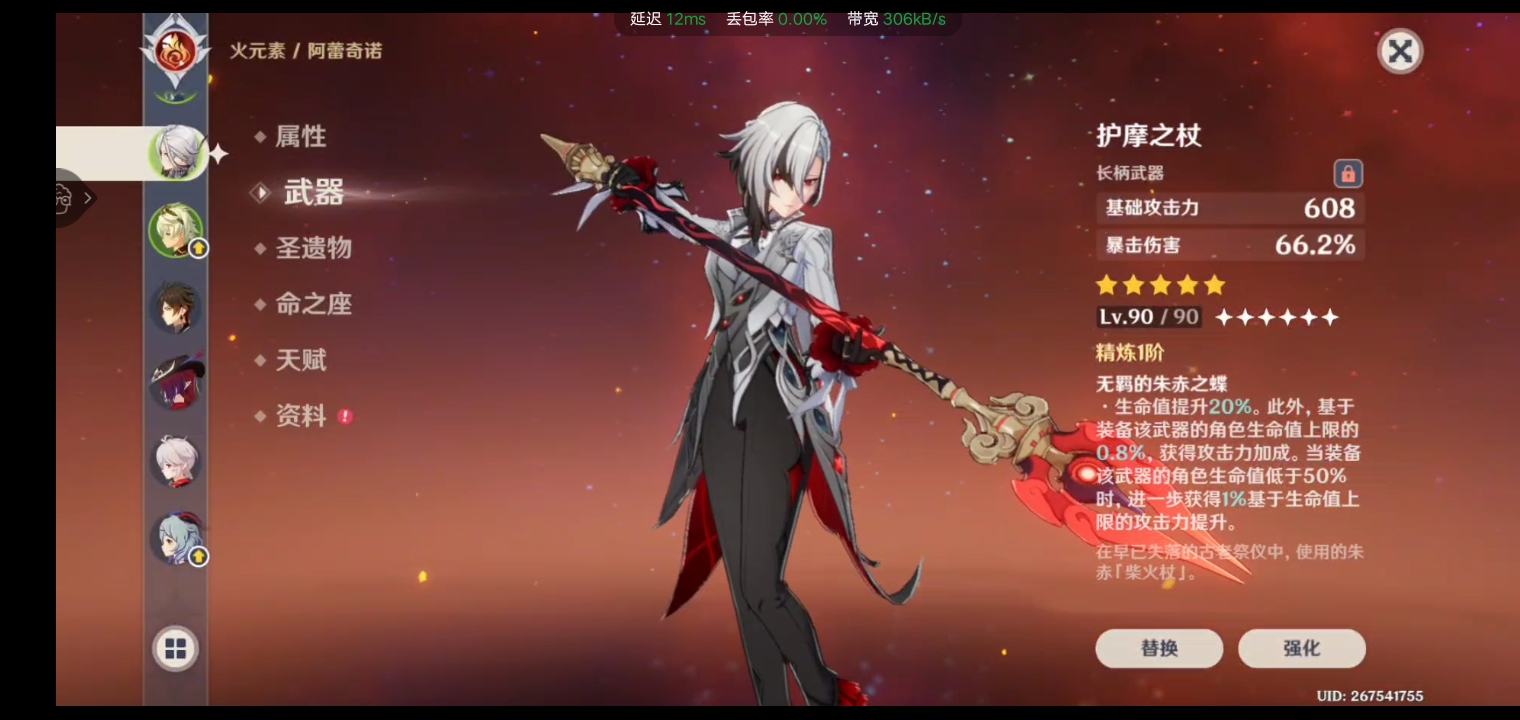Open the 圣遗物 artifacts section
The height and width of the screenshot is (720, 1520).
(313, 248)
